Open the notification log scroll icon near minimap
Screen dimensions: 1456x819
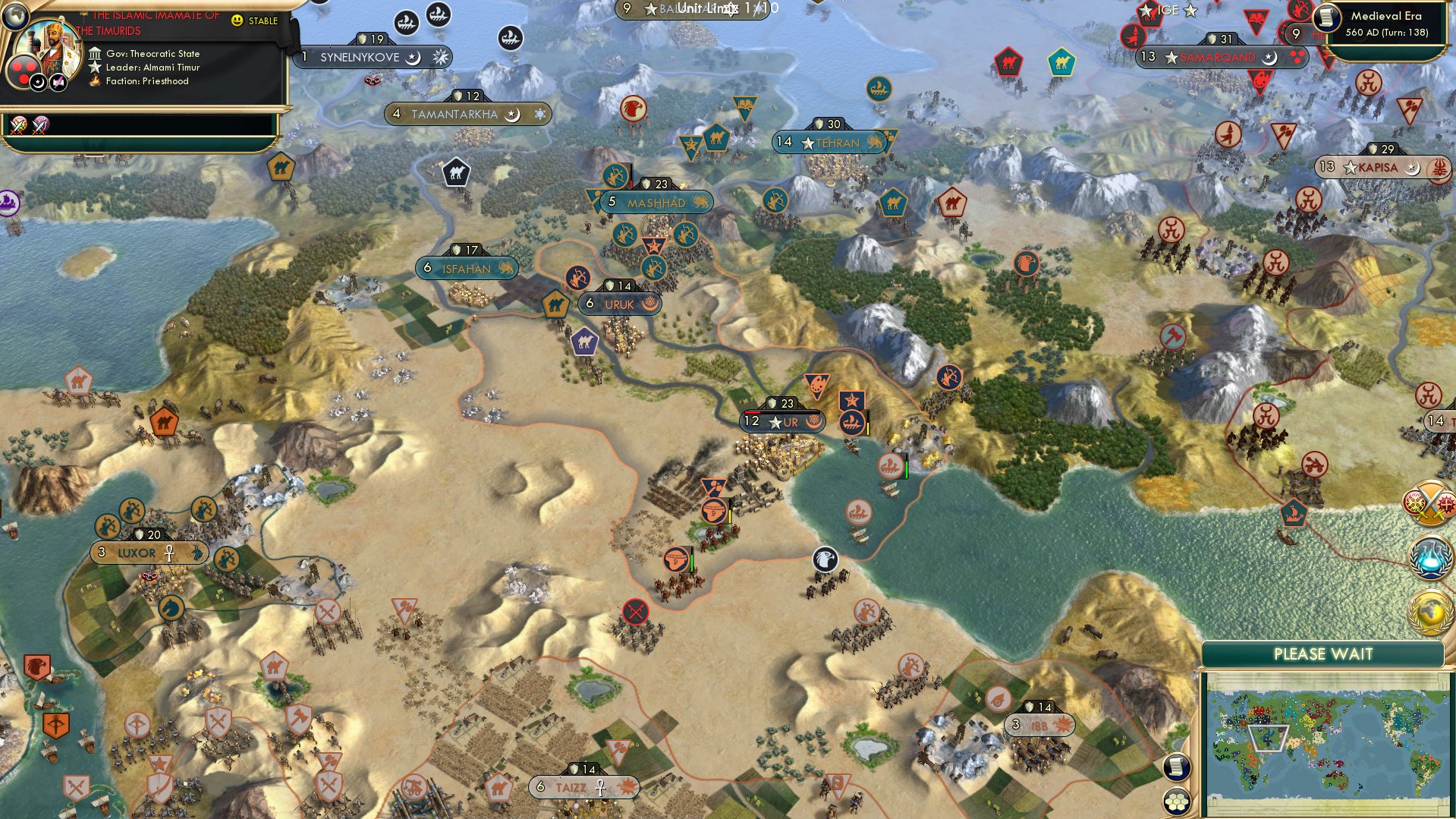(1177, 768)
